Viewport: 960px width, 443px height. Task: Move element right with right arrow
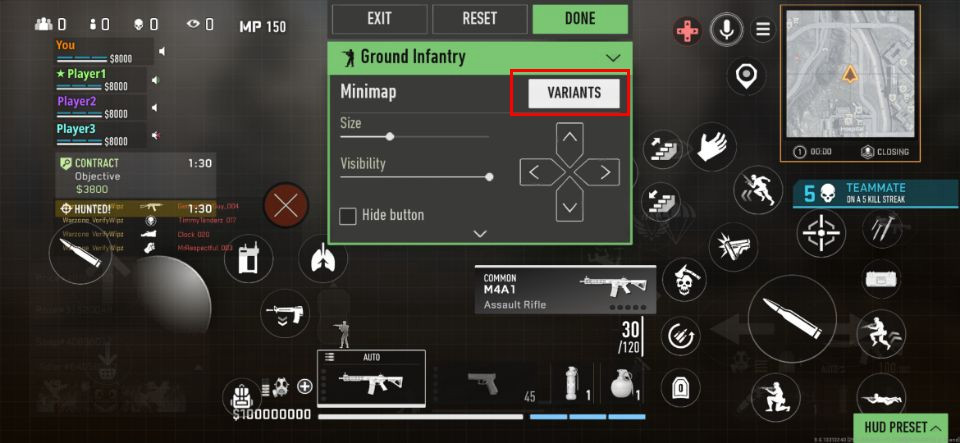604,172
